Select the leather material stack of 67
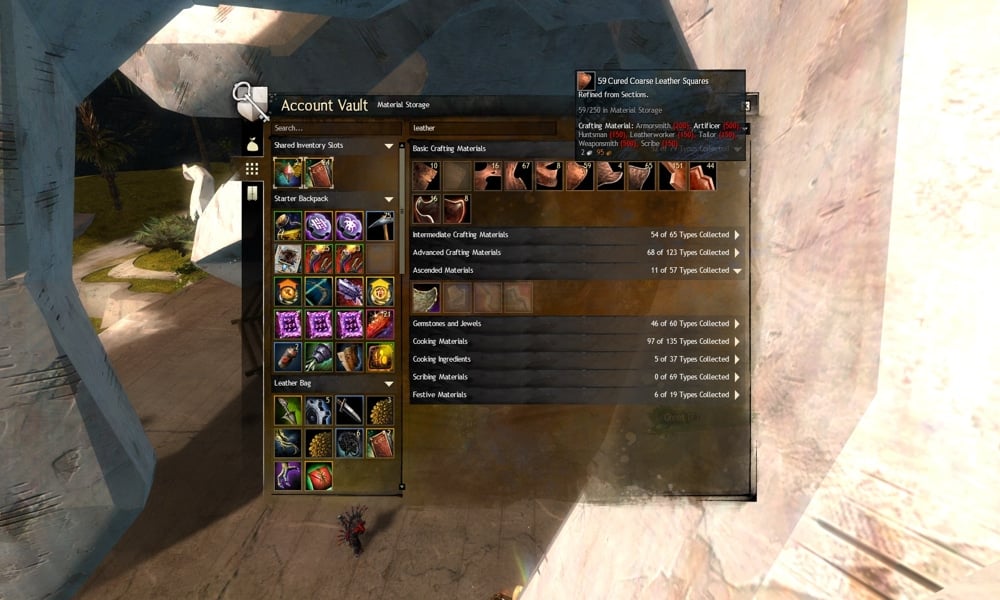 (518, 176)
